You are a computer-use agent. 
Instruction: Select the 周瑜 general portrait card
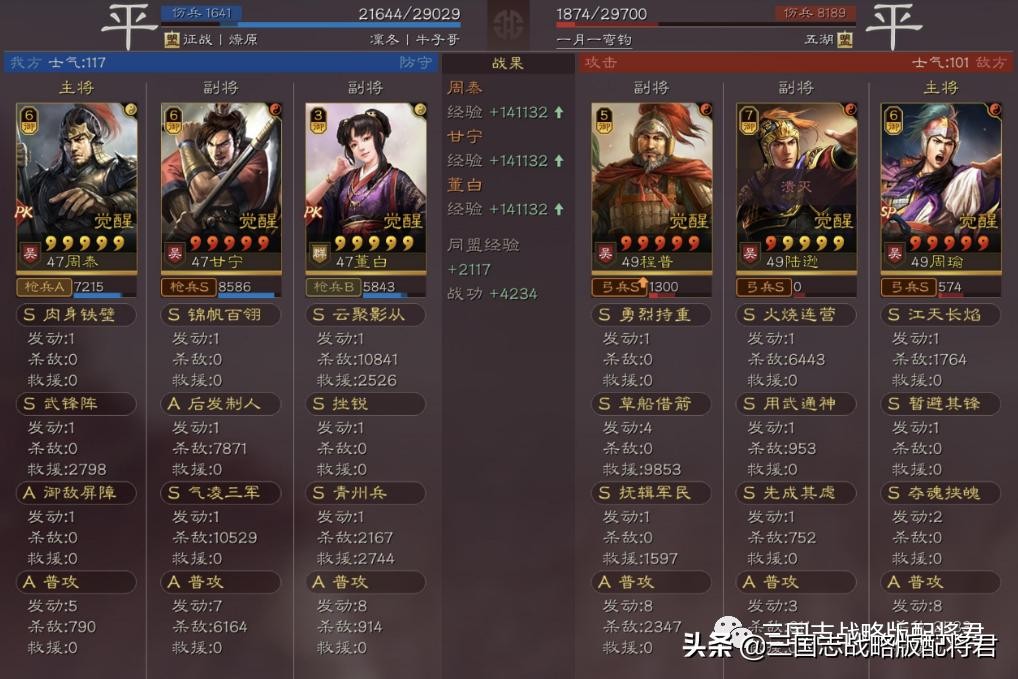click(940, 185)
